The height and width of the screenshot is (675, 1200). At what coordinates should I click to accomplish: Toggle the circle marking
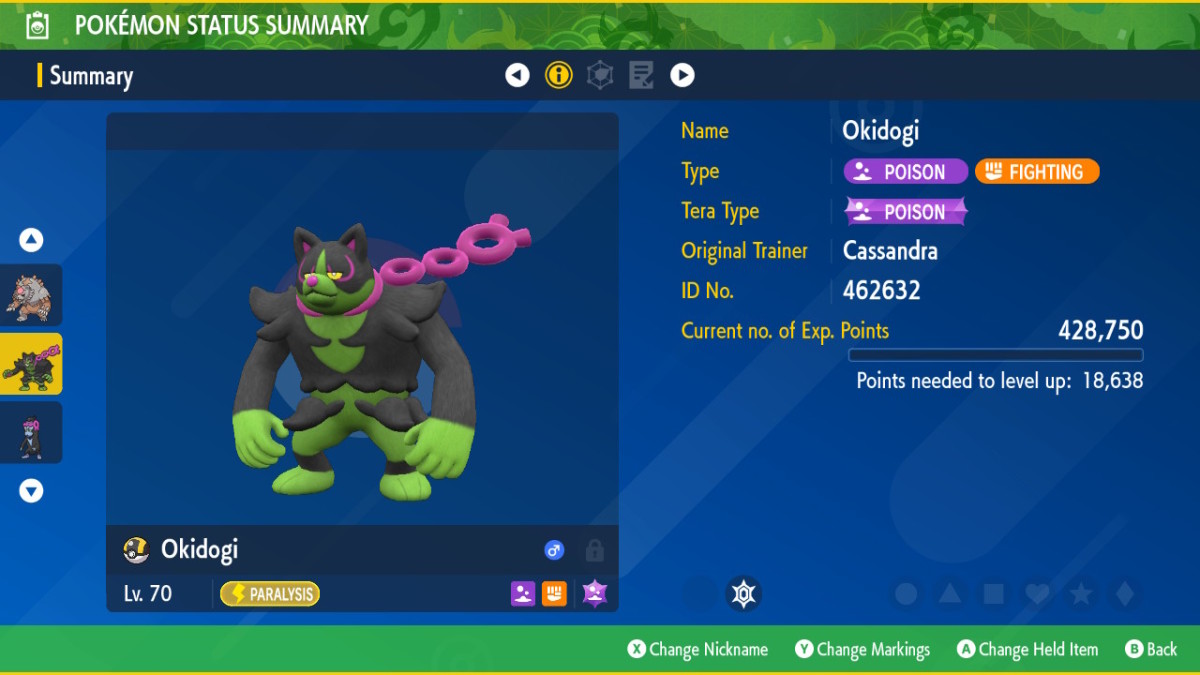(906, 594)
